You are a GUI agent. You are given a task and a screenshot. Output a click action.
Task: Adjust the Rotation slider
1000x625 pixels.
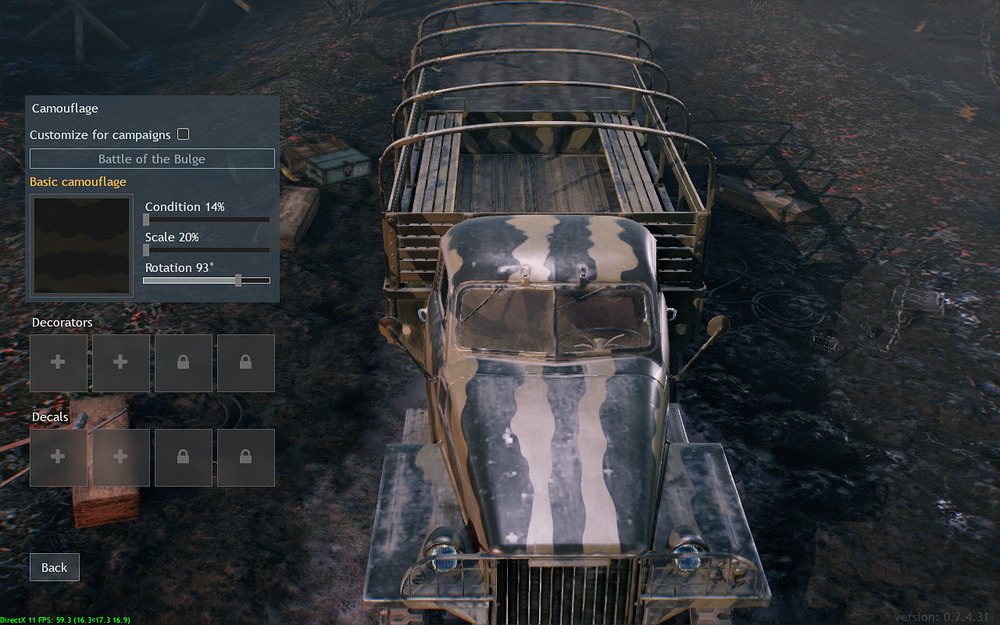click(238, 281)
